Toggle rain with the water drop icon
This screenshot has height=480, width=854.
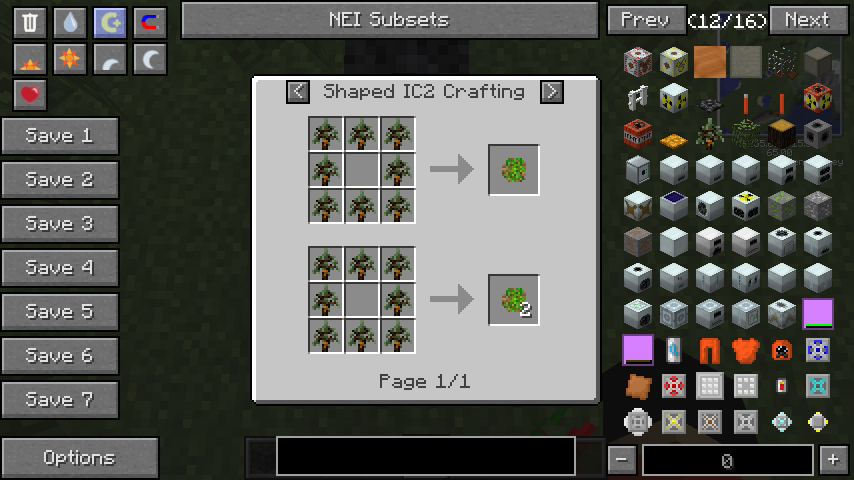pyautogui.click(x=70, y=22)
